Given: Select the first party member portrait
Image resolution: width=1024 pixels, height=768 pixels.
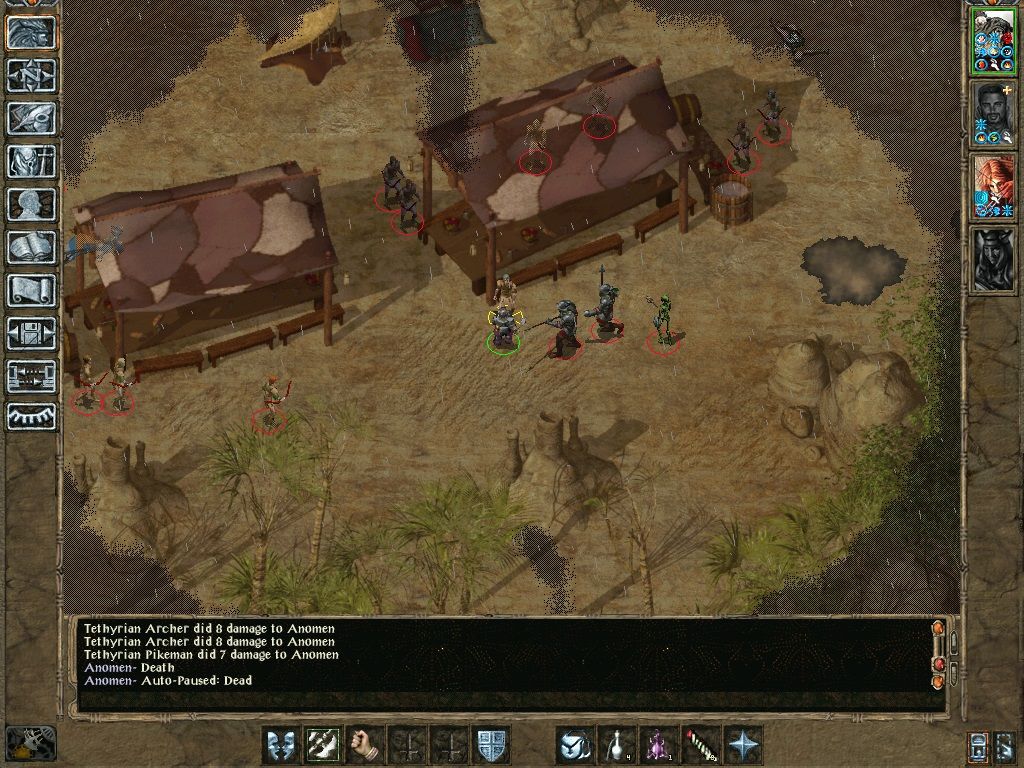Looking at the screenshot, I should (x=993, y=41).
